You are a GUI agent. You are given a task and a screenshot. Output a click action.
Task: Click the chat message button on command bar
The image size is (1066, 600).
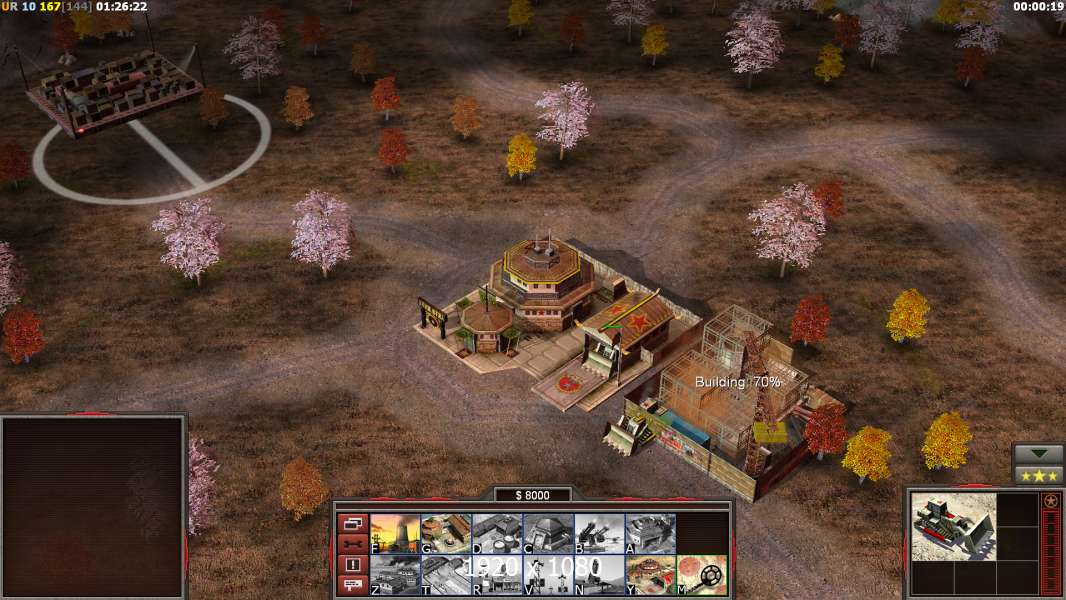352,585
